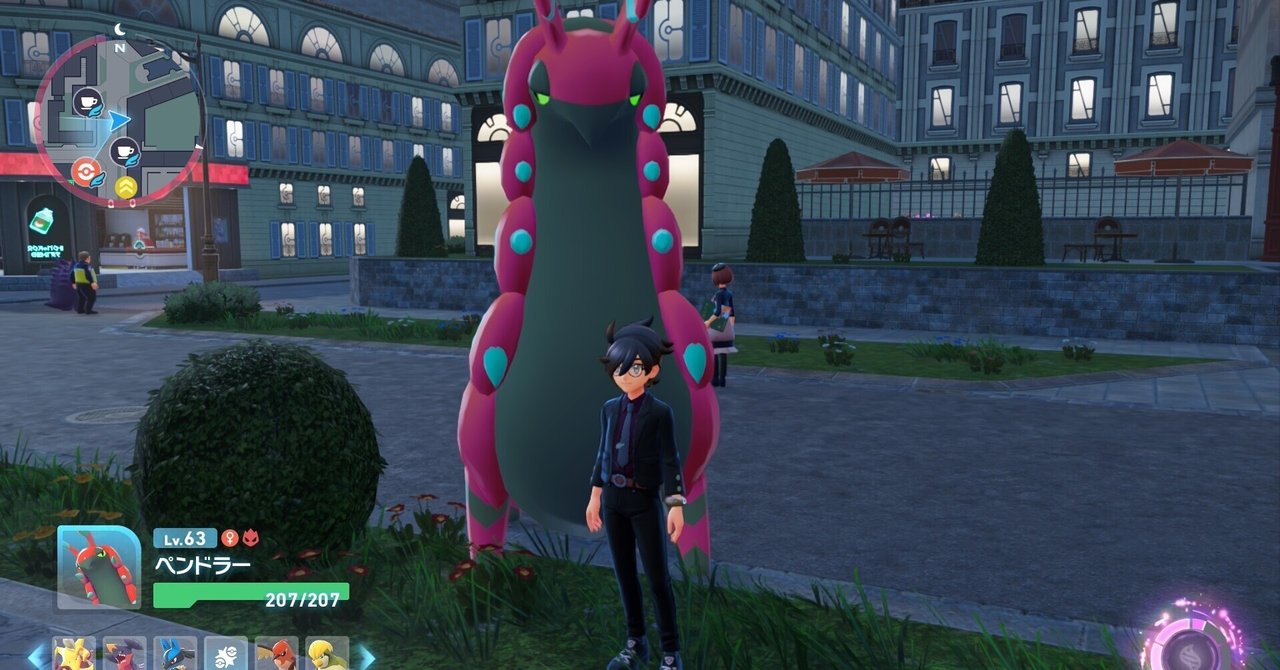
Task: Select the active Scolipede portrait
Action: click(x=99, y=567)
